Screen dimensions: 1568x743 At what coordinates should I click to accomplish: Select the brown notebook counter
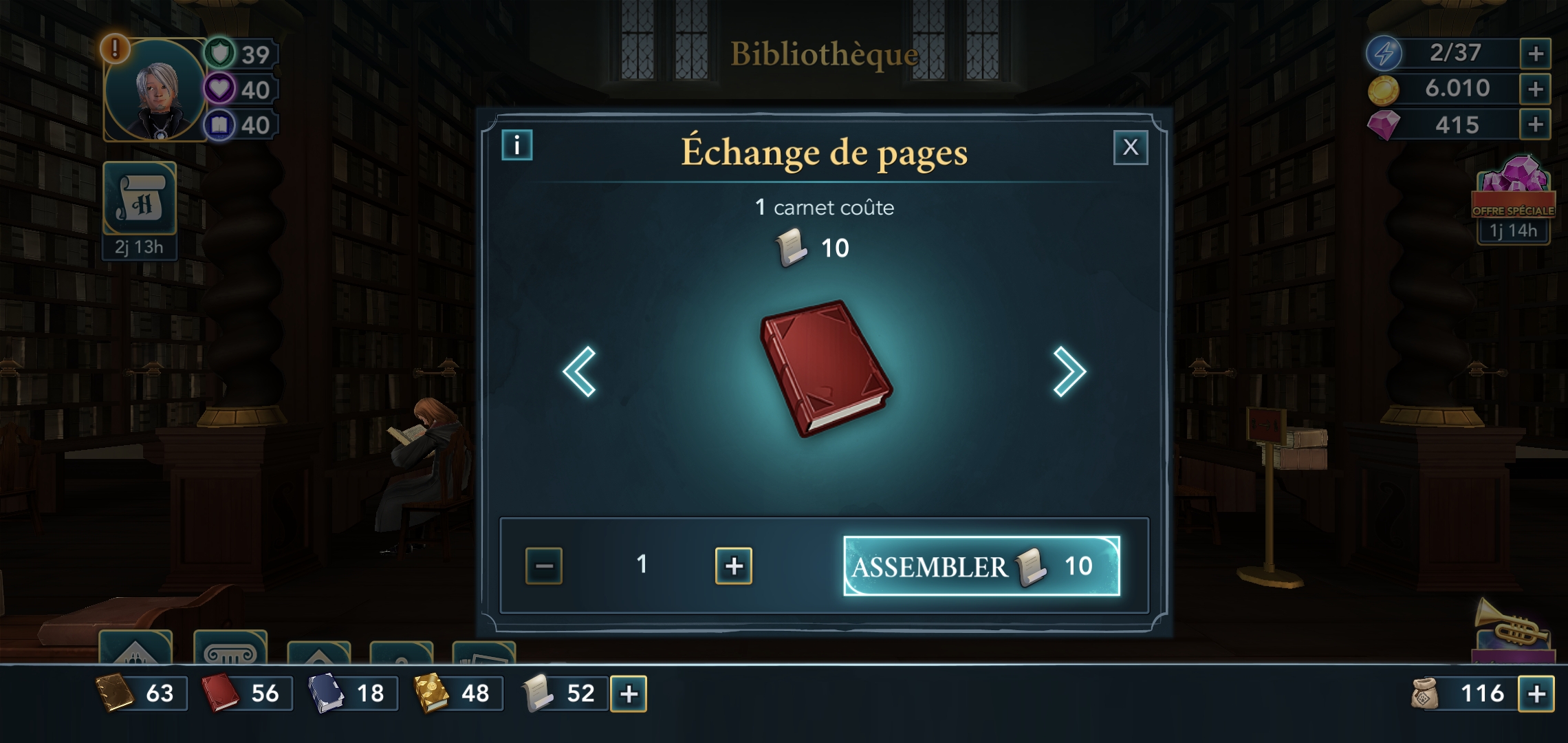[140, 693]
